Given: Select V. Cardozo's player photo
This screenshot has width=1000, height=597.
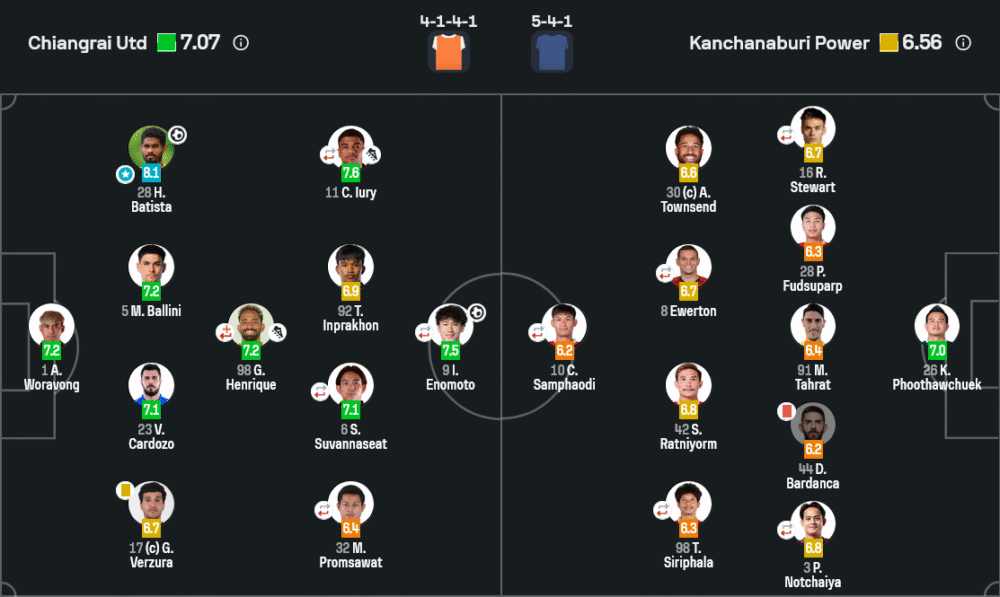Looking at the screenshot, I should pos(151,385).
